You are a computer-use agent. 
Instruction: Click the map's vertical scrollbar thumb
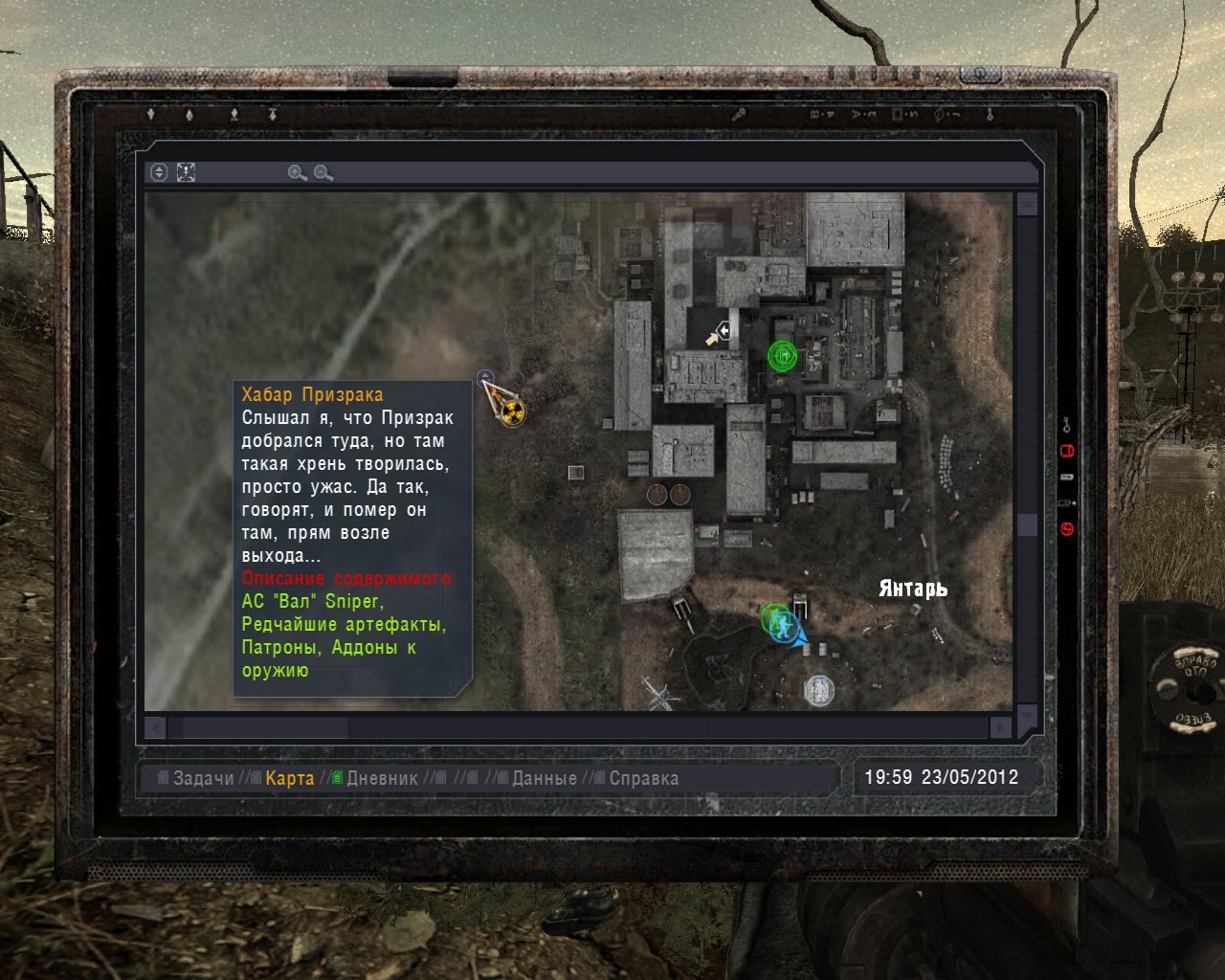(x=1027, y=524)
